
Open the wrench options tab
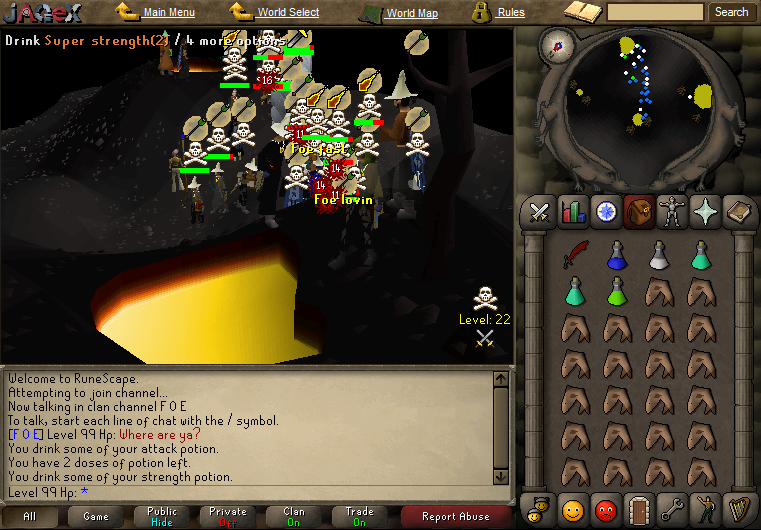671,508
